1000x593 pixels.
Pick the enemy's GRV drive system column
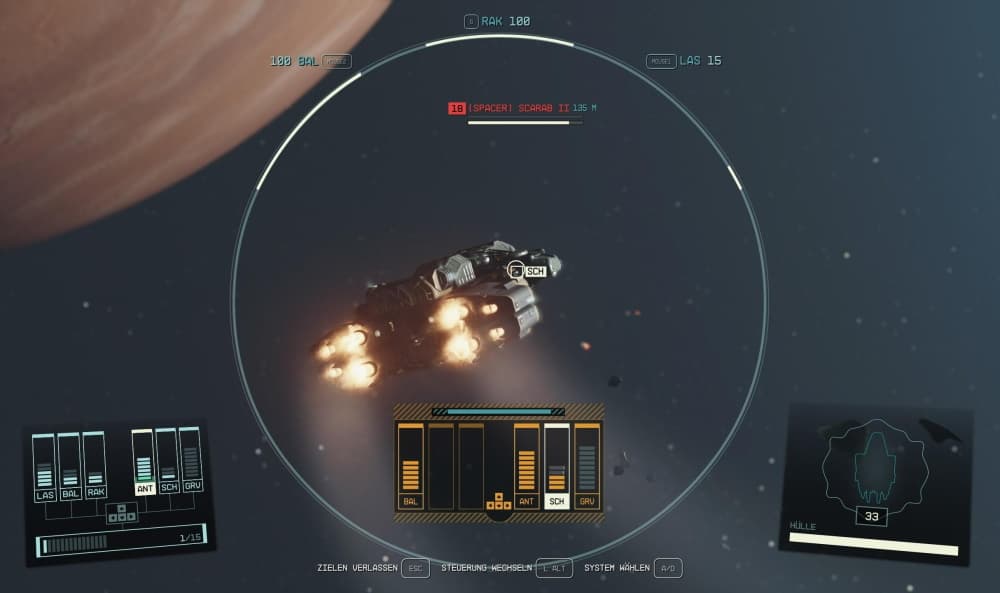[x=587, y=466]
